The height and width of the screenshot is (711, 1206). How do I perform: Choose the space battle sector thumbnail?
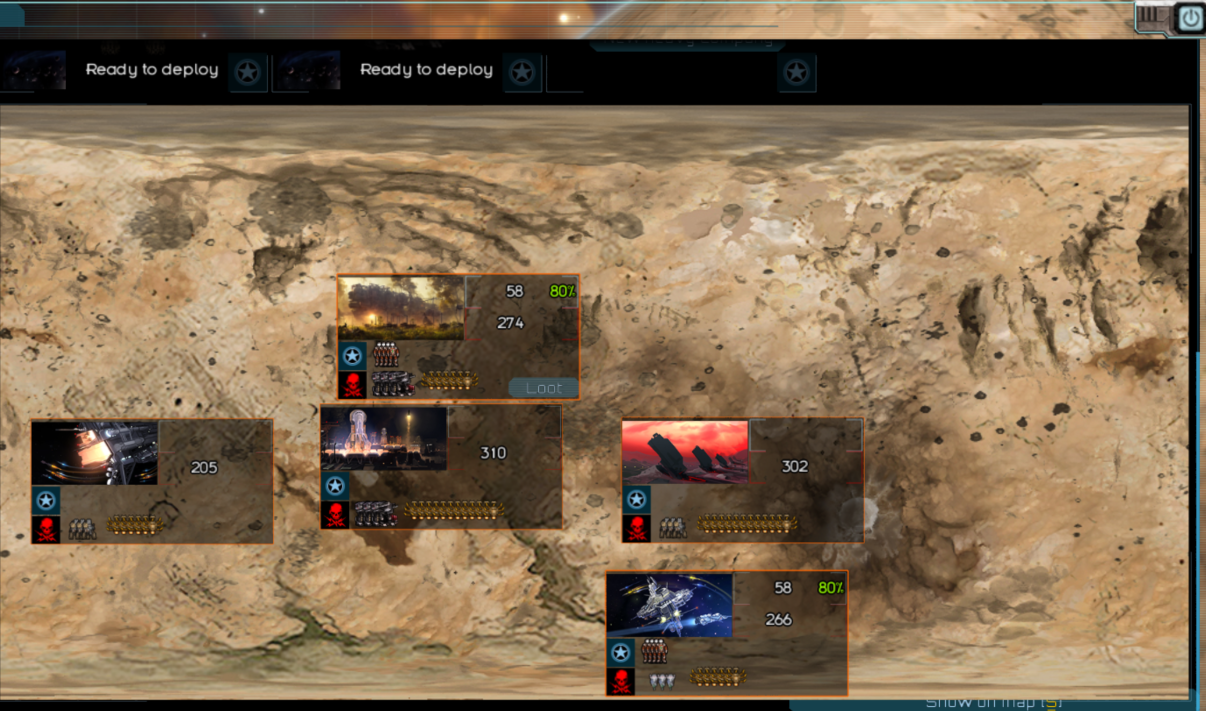(x=670, y=605)
